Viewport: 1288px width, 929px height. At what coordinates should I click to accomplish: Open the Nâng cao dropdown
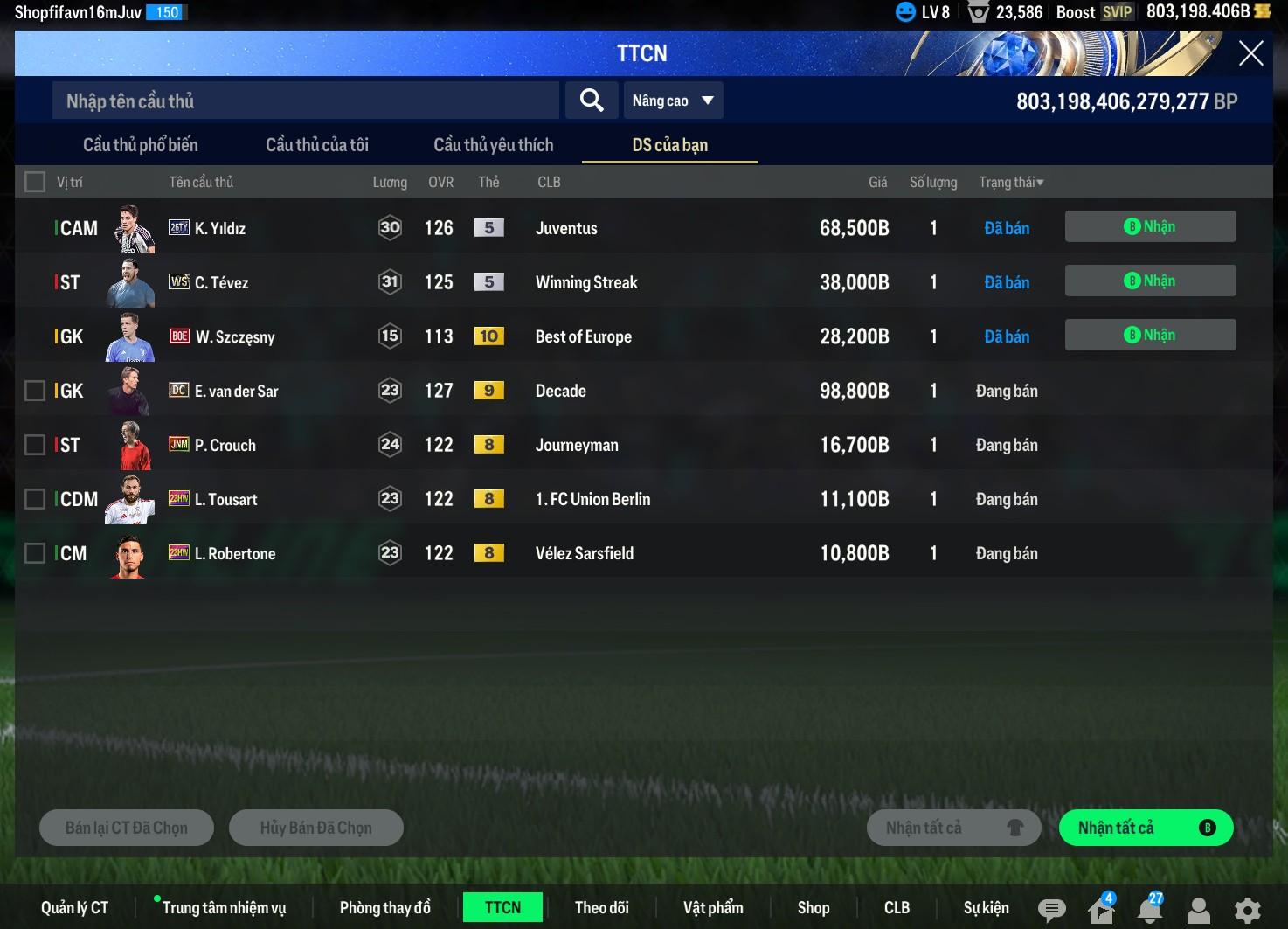(x=672, y=101)
